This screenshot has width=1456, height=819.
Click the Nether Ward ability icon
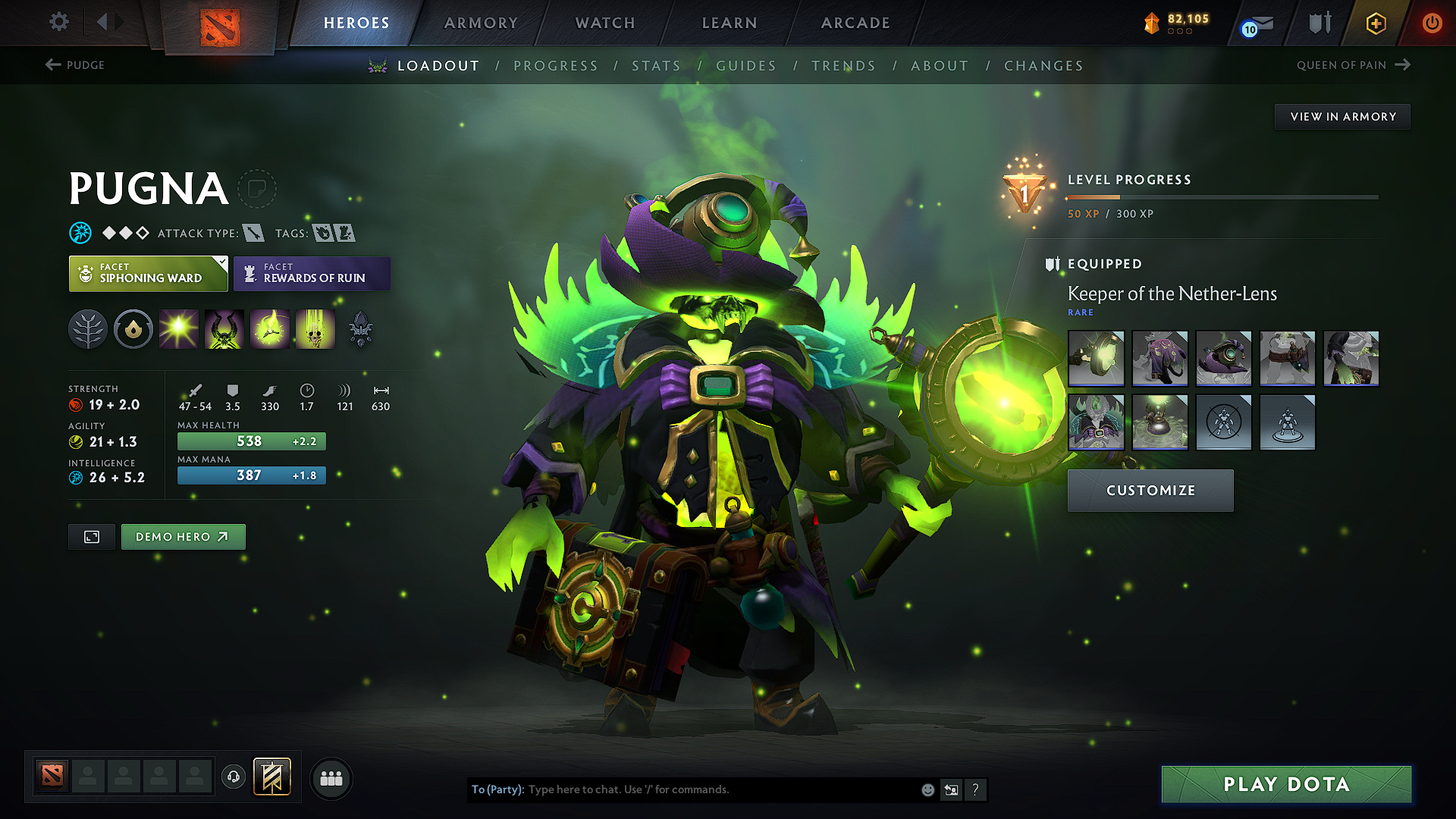270,328
